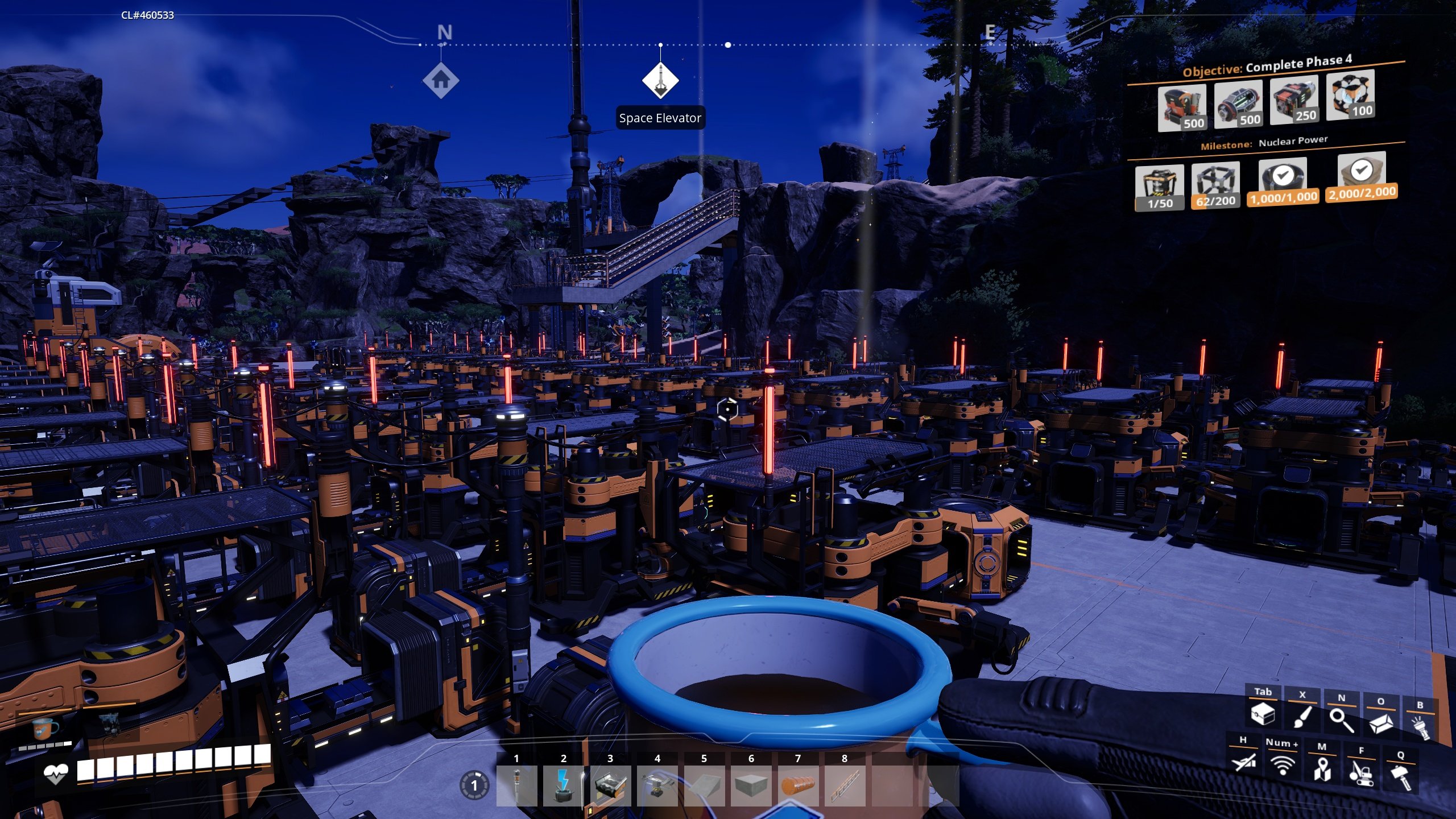Select hotbar slot 5 ramp piece
This screenshot has height=819, width=1456.
704,786
